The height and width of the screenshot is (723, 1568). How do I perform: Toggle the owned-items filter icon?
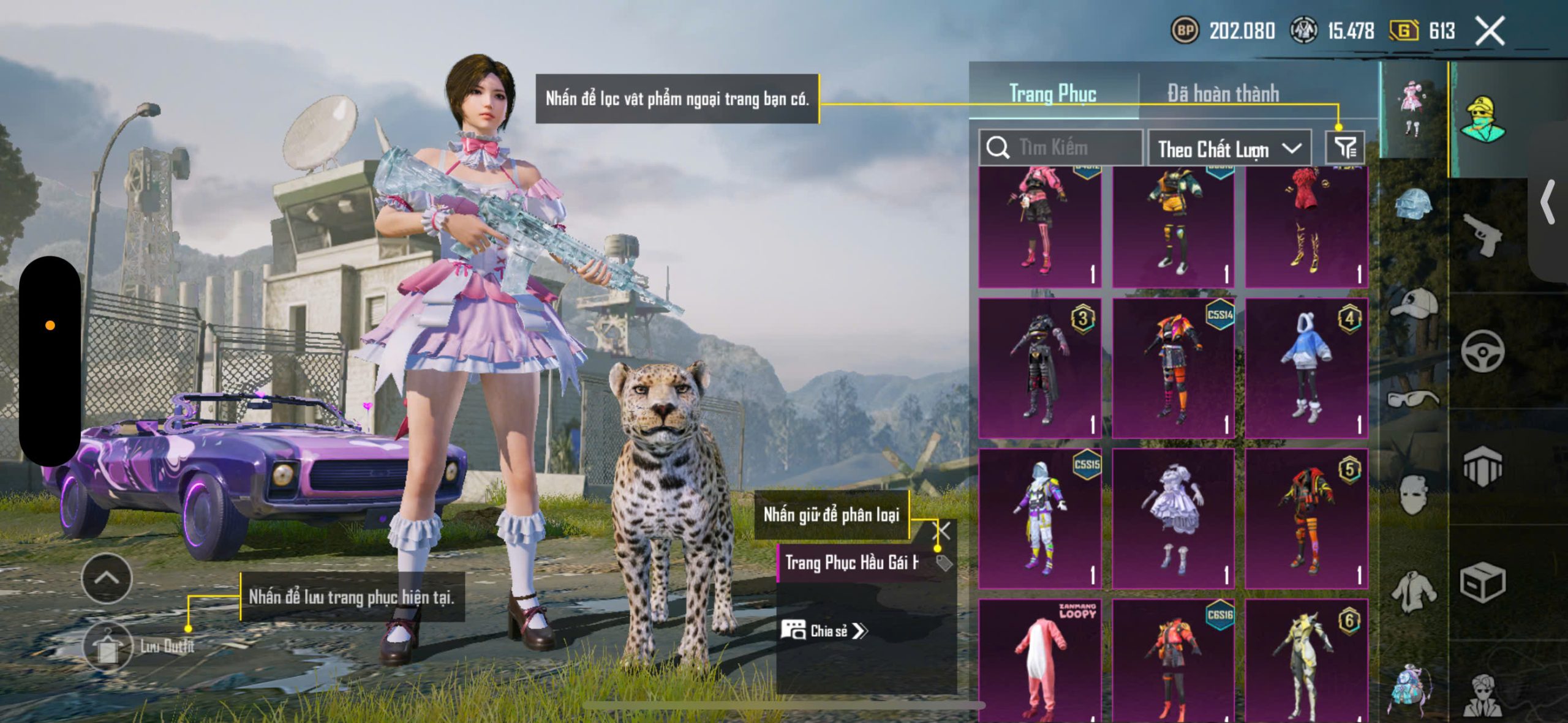pos(1345,148)
